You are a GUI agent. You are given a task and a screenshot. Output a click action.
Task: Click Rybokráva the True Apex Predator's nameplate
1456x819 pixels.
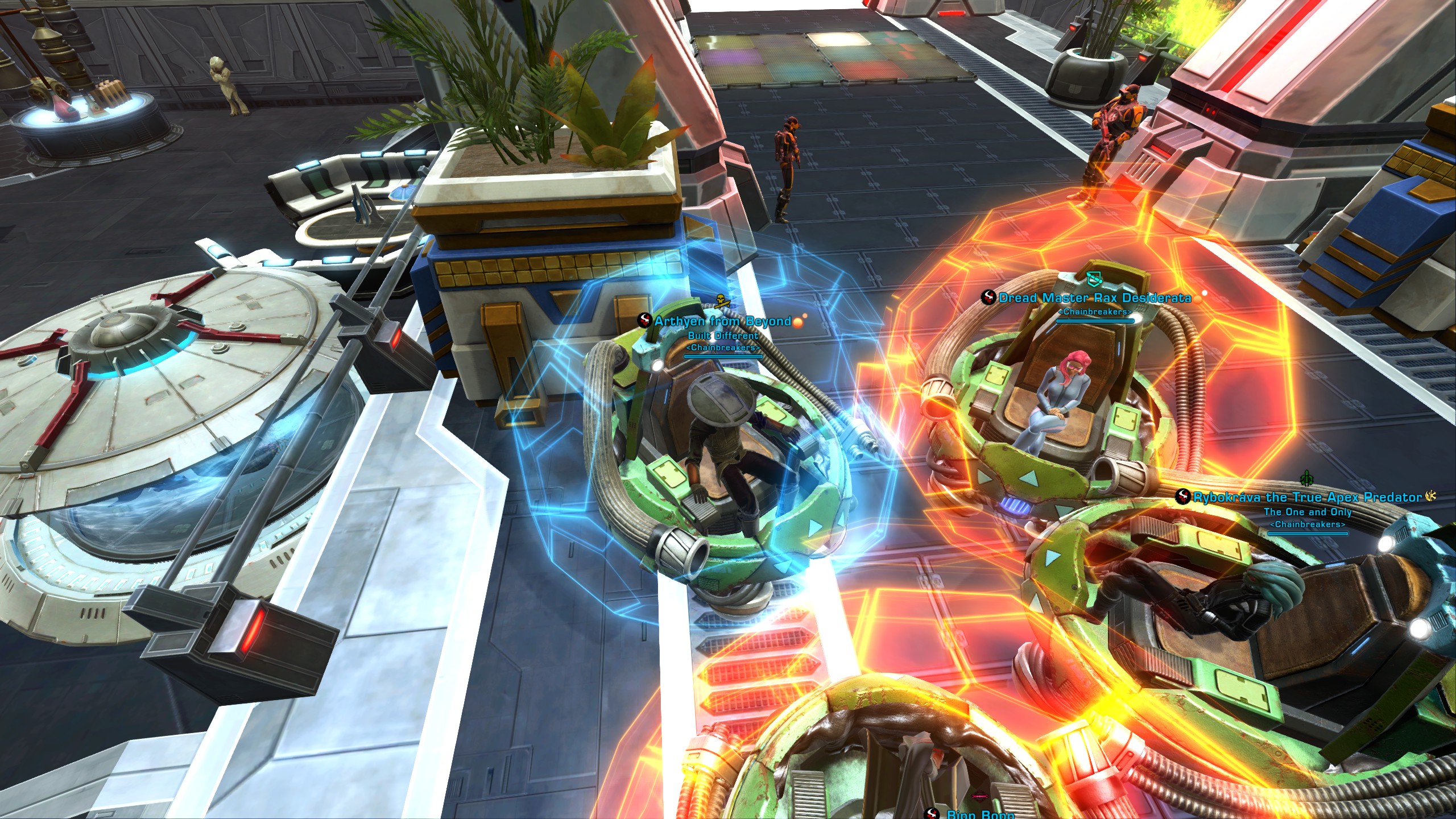[1307, 498]
